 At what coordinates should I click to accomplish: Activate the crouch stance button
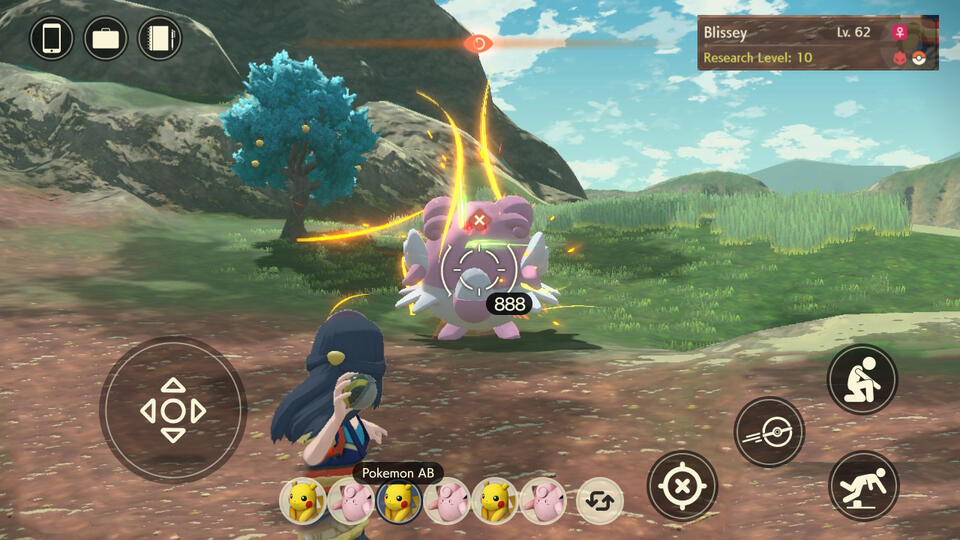tap(862, 380)
